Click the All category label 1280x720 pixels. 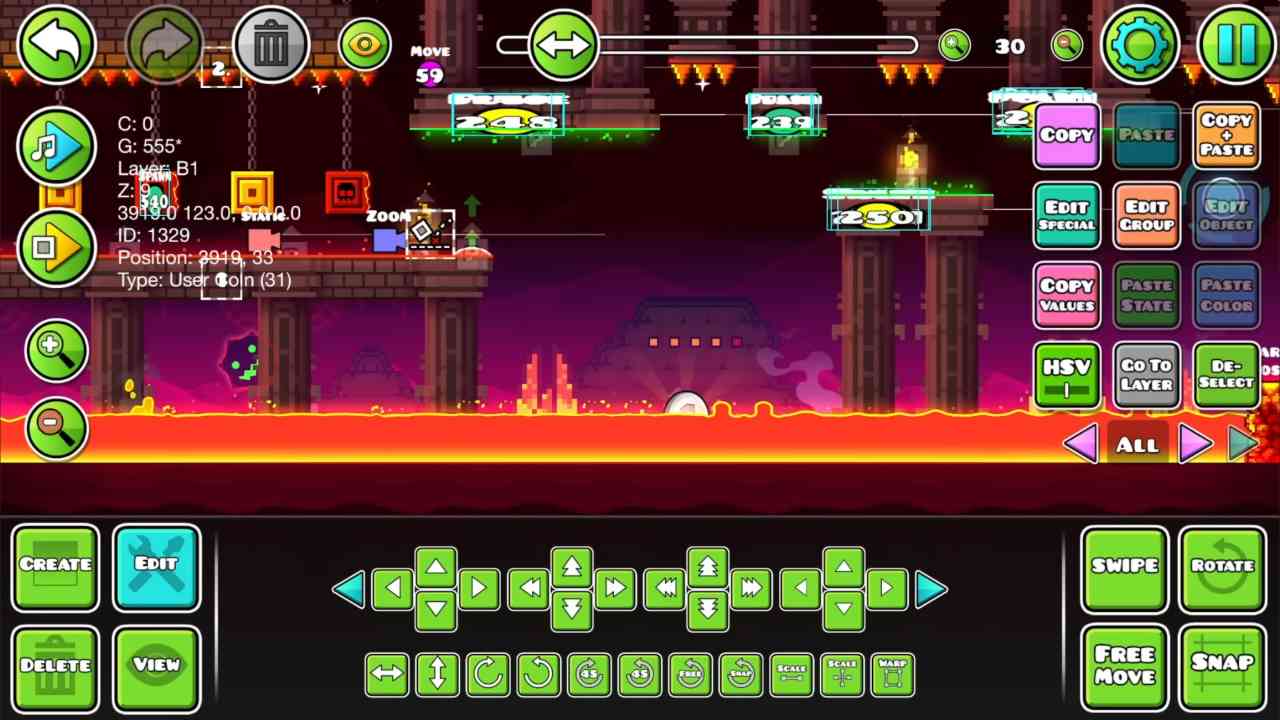tap(1136, 445)
